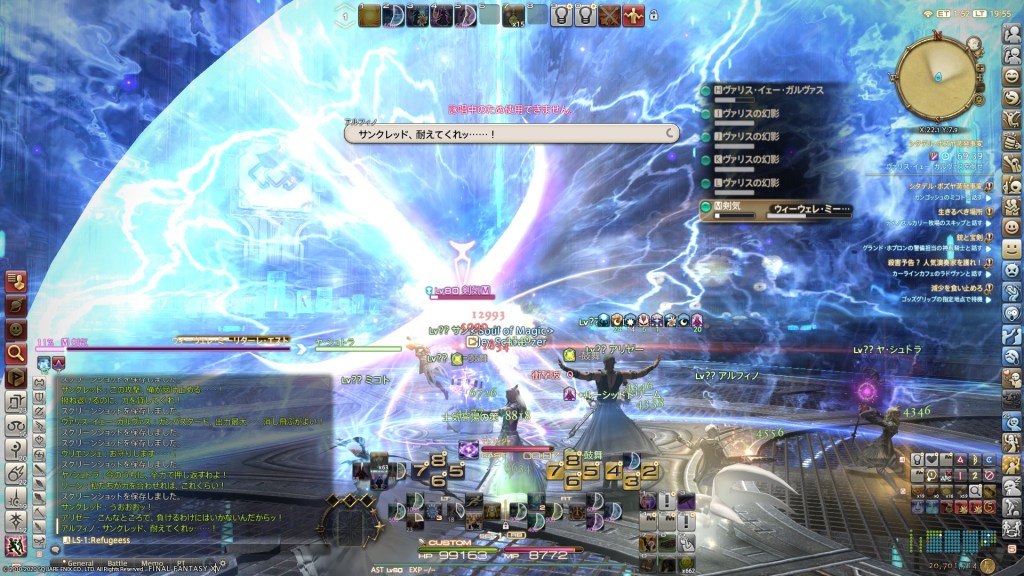Viewport: 1024px width, 576px height.
Task: Open the magnifying glass search icon
Action: [15, 352]
